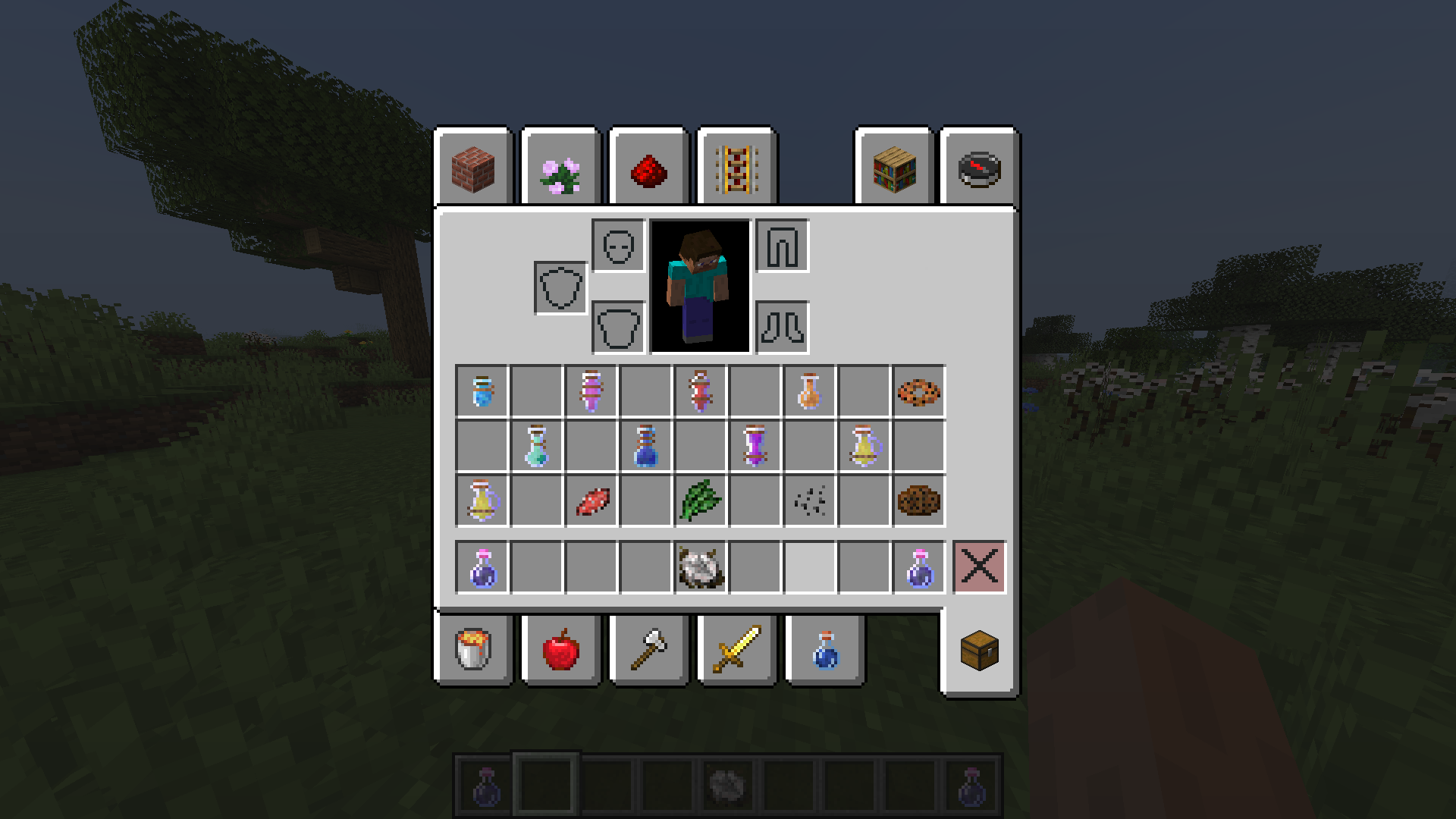1456x819 pixels.
Task: Click the Tools tab with the iron axe
Action: [x=648, y=651]
